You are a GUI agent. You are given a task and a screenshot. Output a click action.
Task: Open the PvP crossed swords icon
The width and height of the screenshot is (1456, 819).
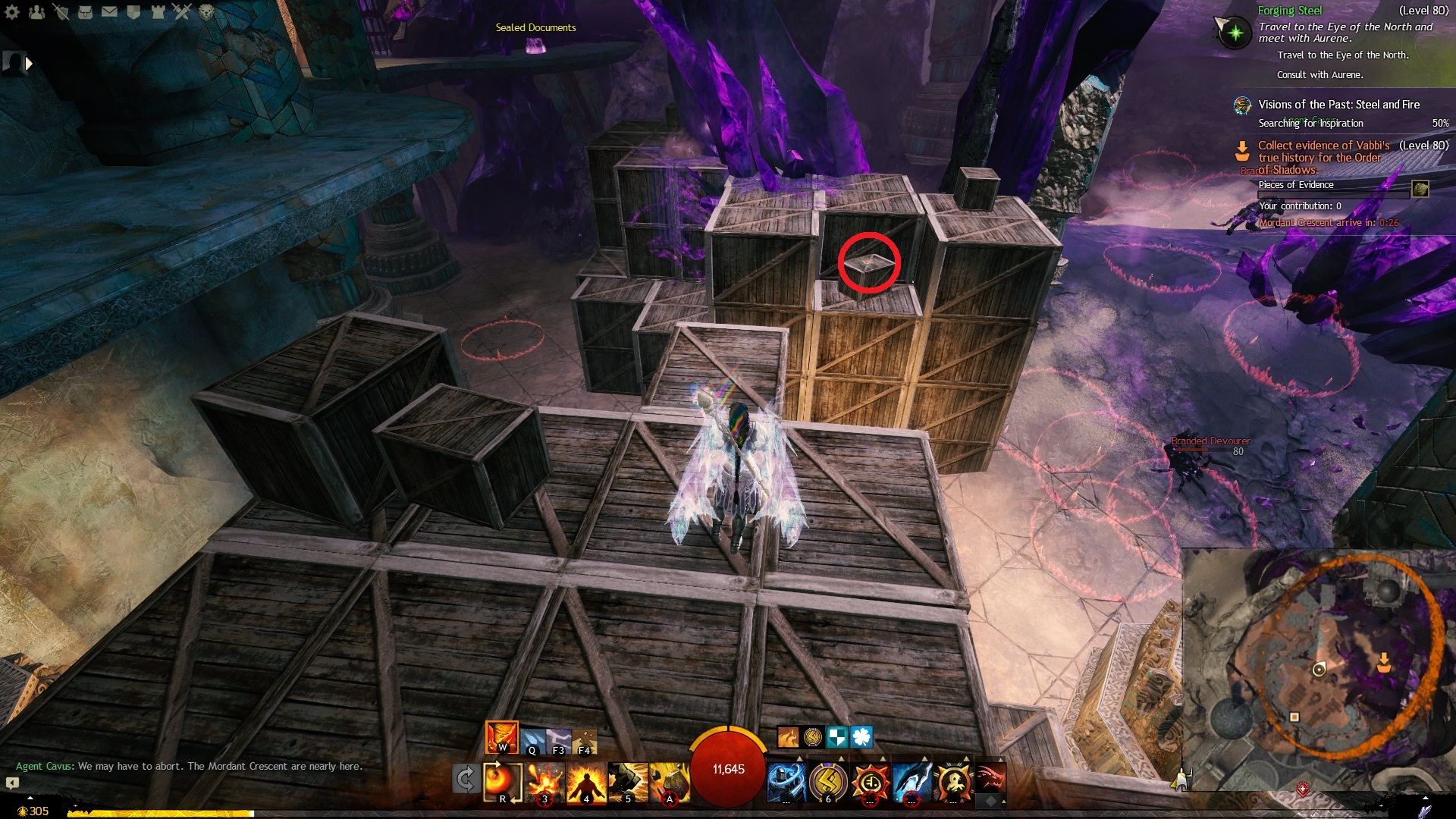point(182,11)
